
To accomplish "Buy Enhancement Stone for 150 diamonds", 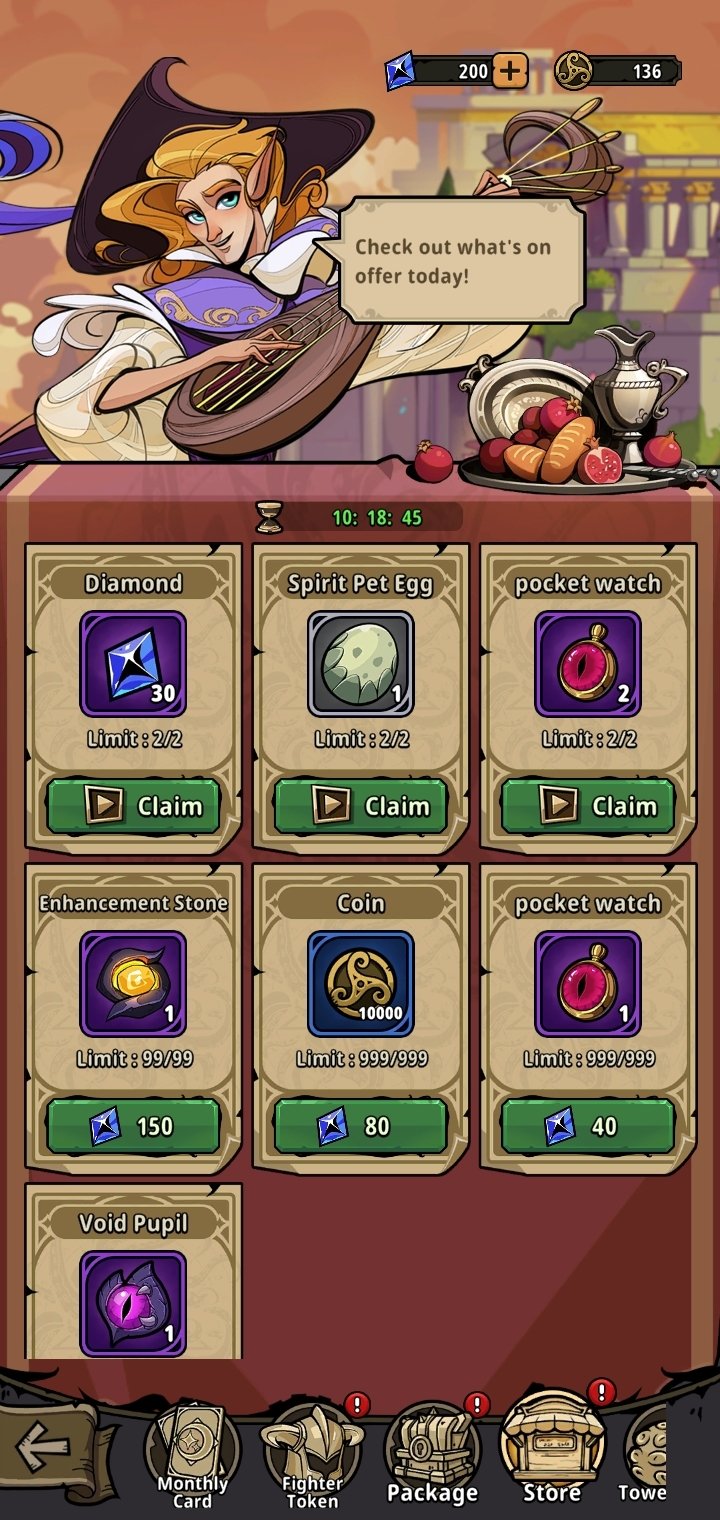I will coord(133,1126).
